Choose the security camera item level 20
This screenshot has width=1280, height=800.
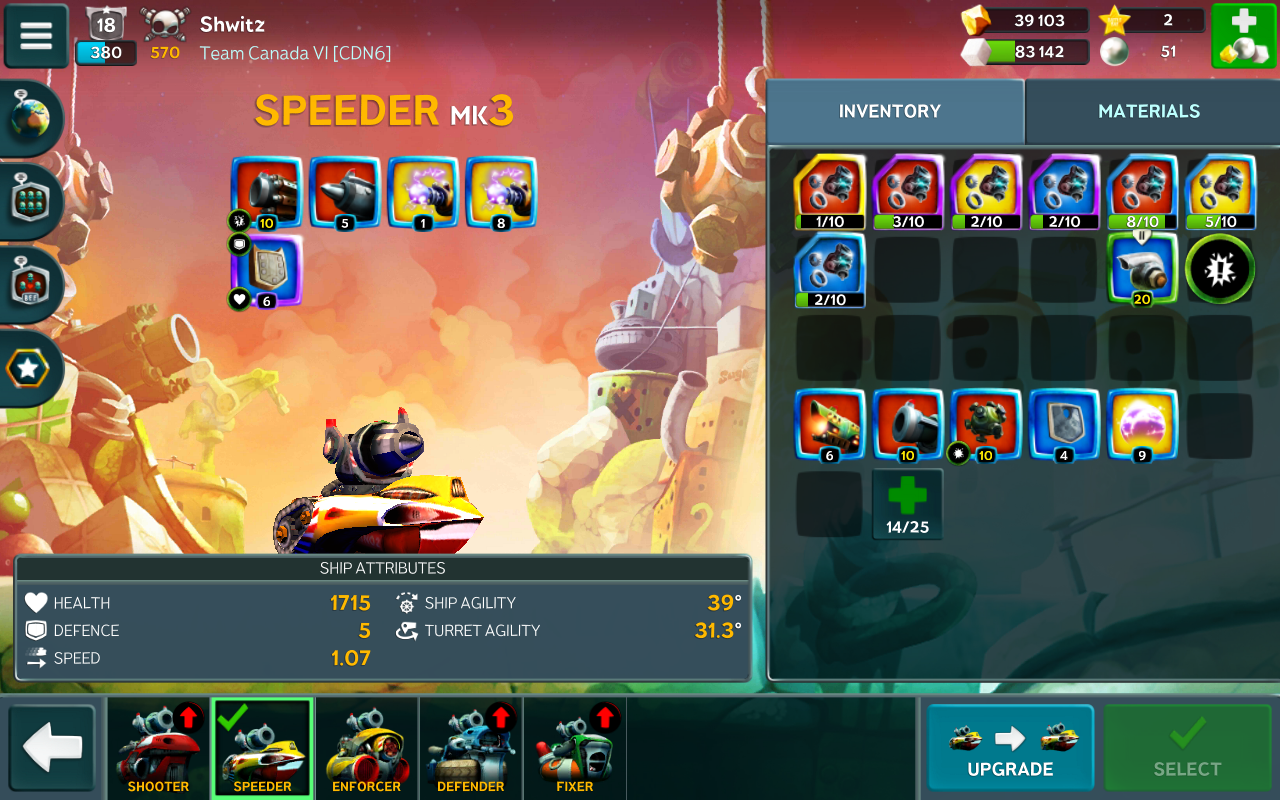[x=1142, y=268]
